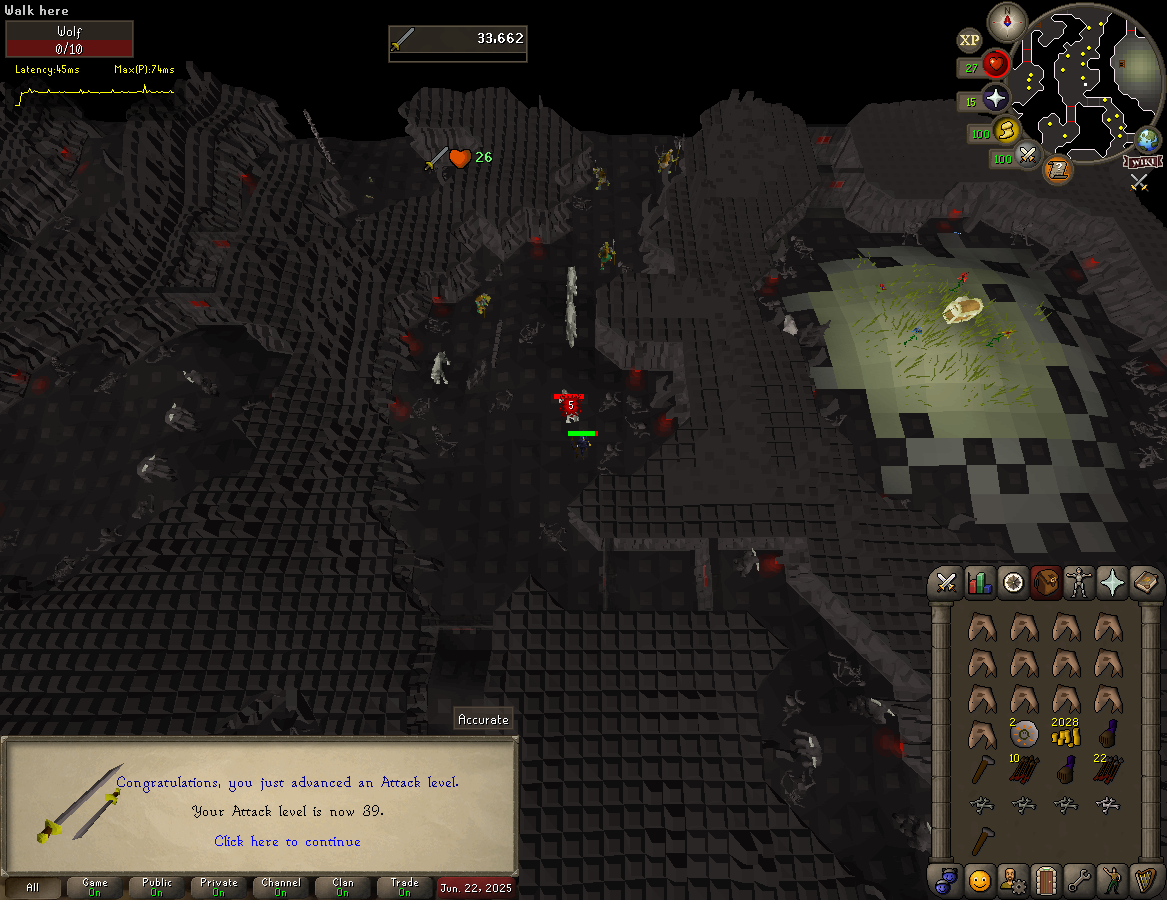The width and height of the screenshot is (1167, 900).
Task: Toggle the XP drops button
Action: click(x=969, y=40)
